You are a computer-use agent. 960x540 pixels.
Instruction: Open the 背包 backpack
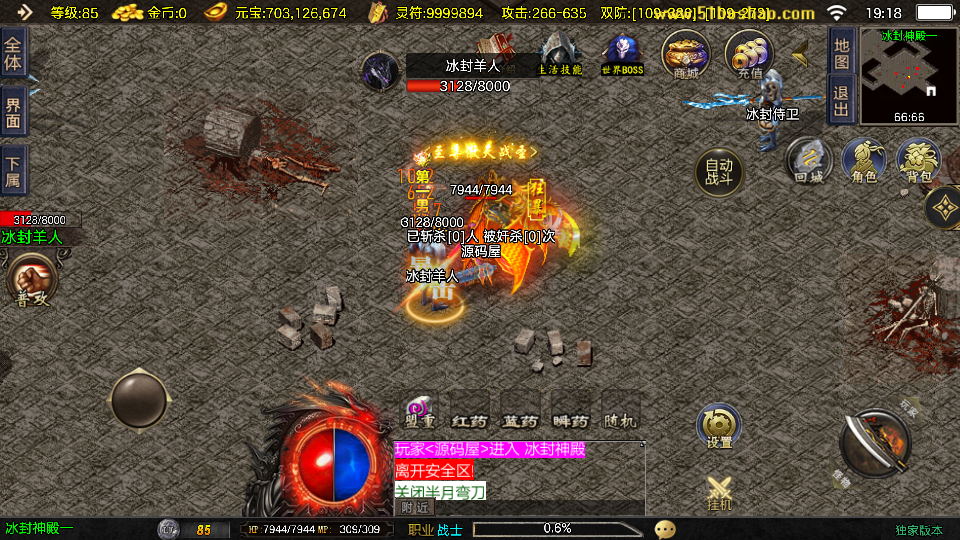918,161
